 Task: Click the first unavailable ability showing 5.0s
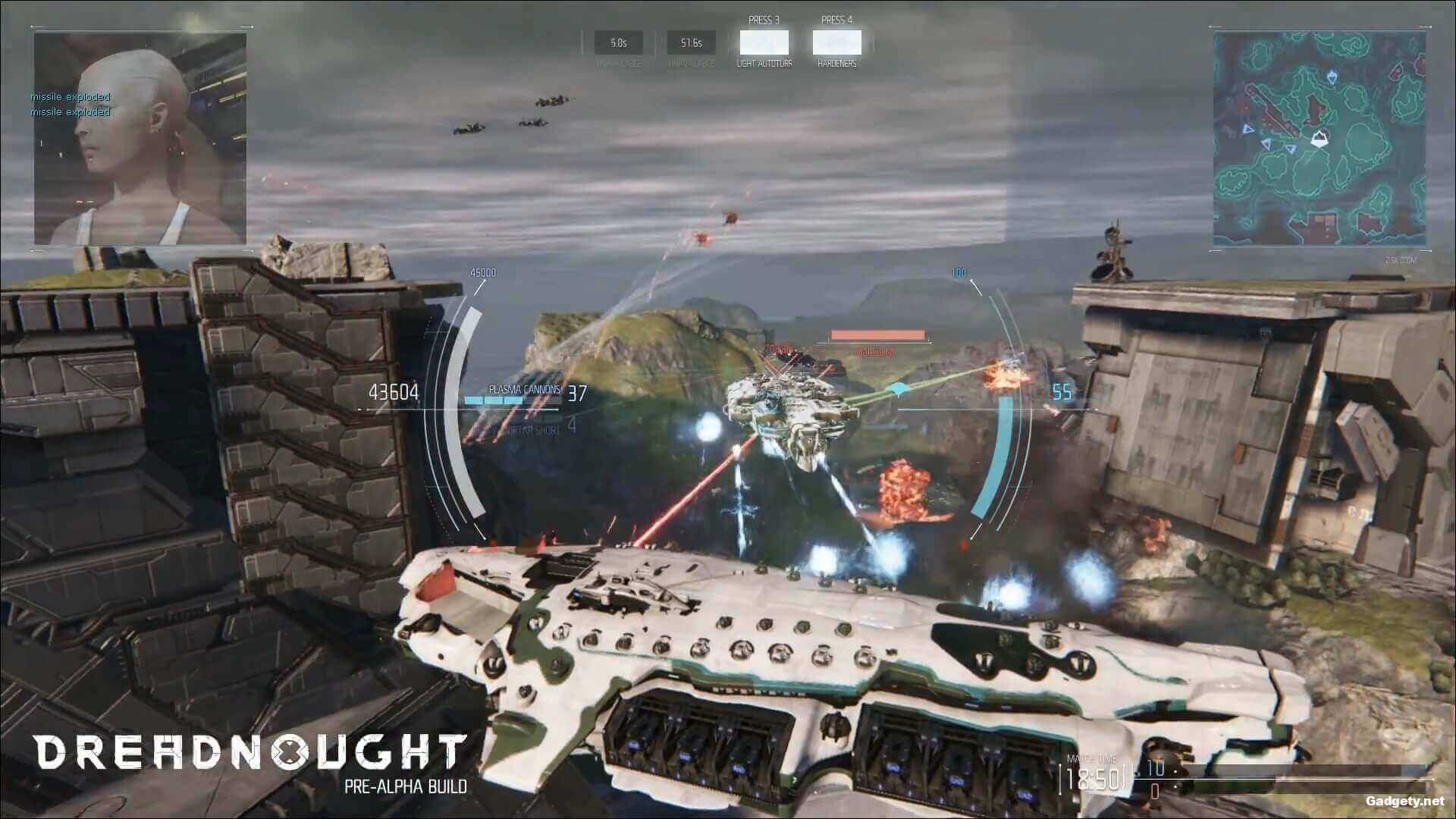(617, 42)
